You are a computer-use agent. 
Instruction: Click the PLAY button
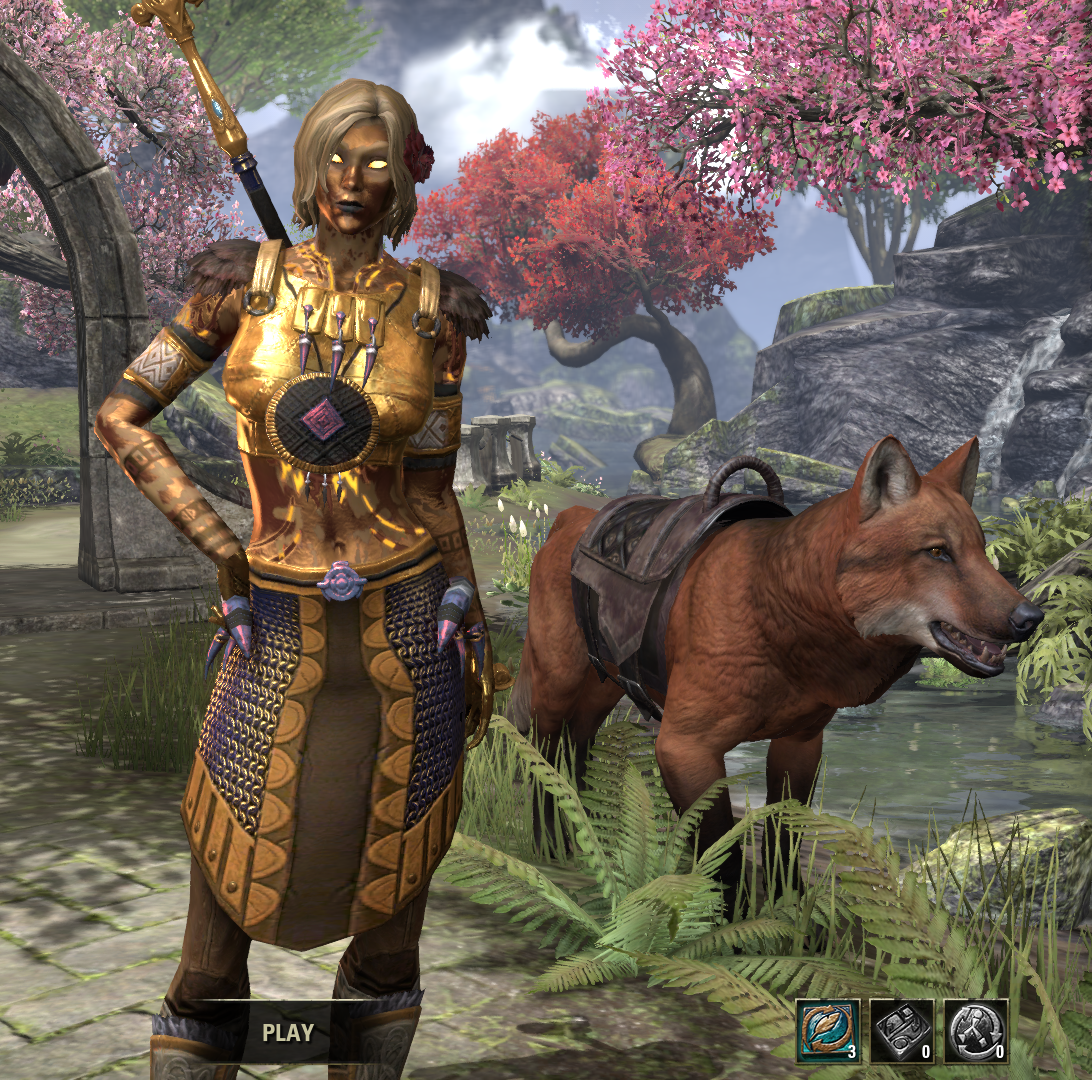coord(287,1032)
